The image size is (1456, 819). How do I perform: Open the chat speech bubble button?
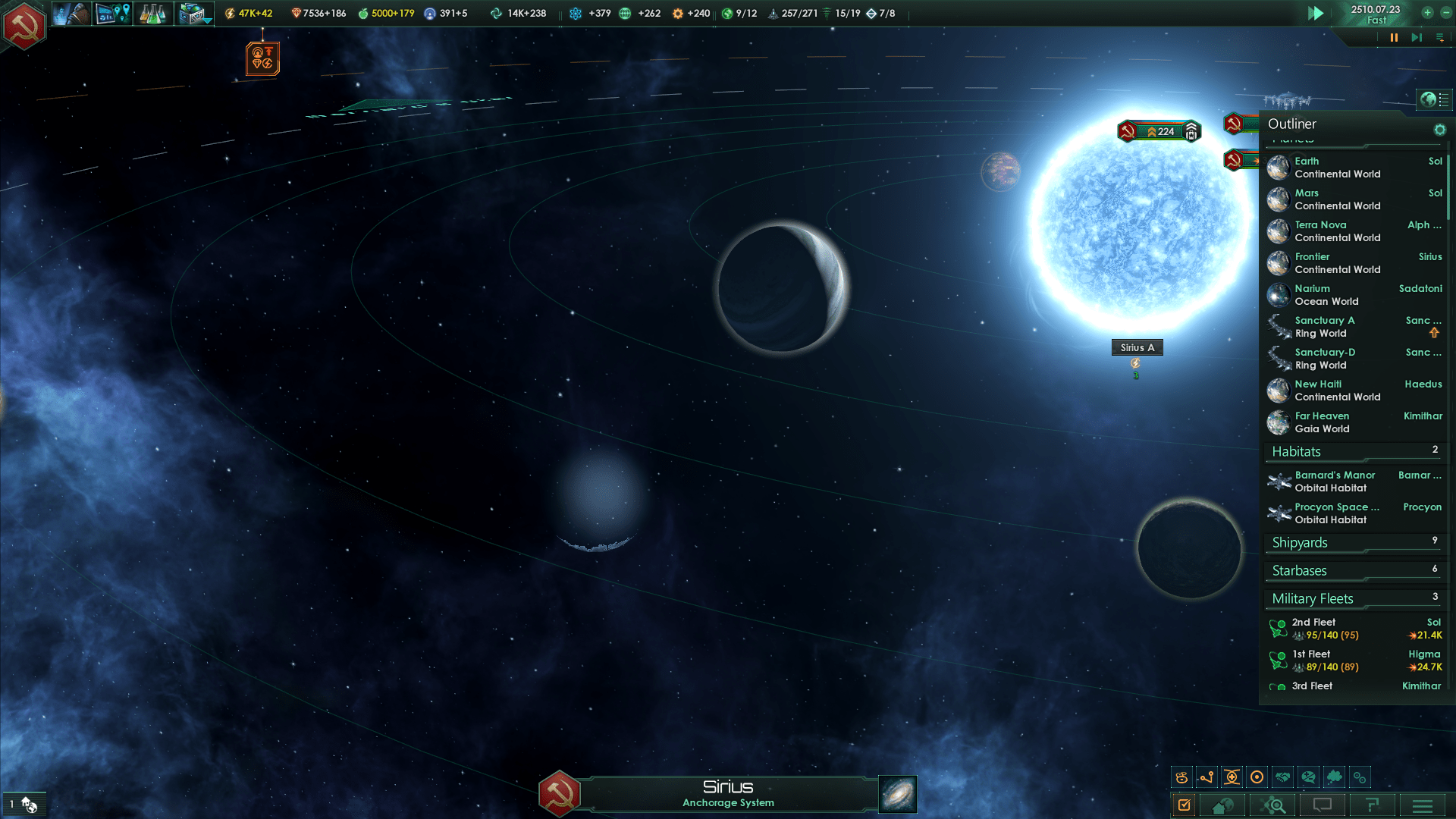click(x=1323, y=805)
